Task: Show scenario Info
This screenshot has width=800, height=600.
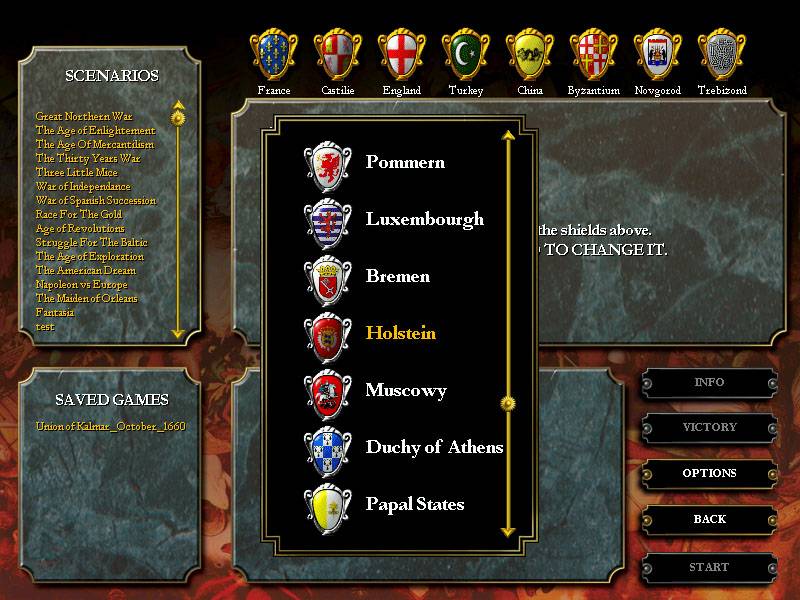Action: [x=709, y=382]
